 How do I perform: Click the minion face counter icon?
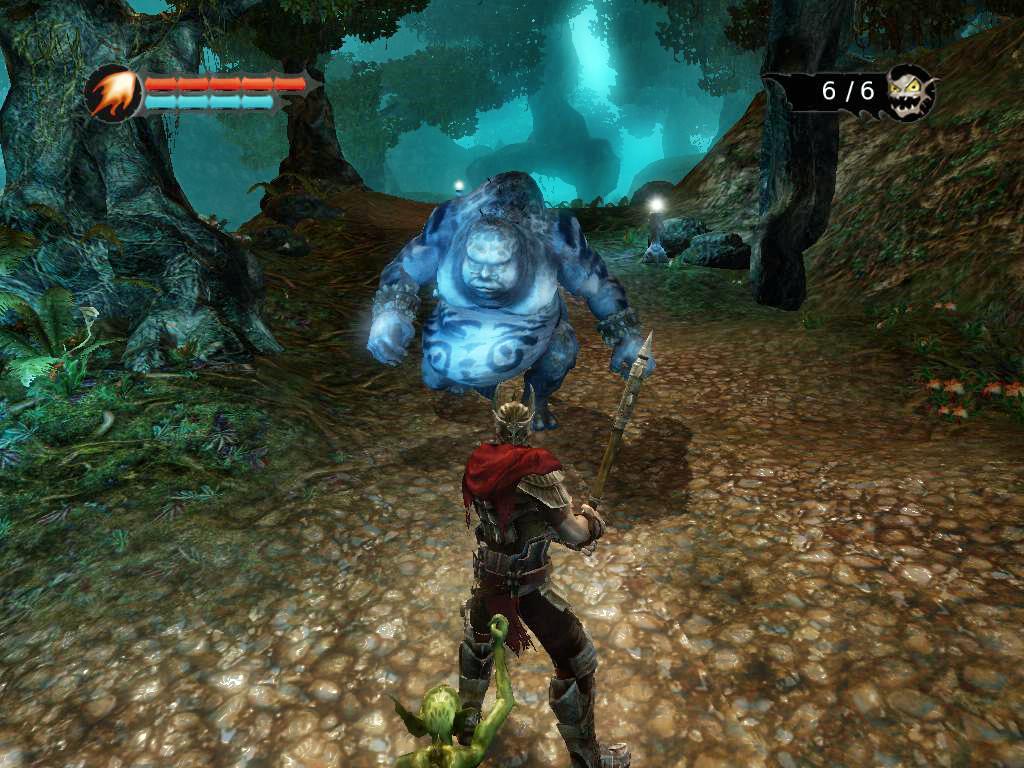click(x=909, y=92)
